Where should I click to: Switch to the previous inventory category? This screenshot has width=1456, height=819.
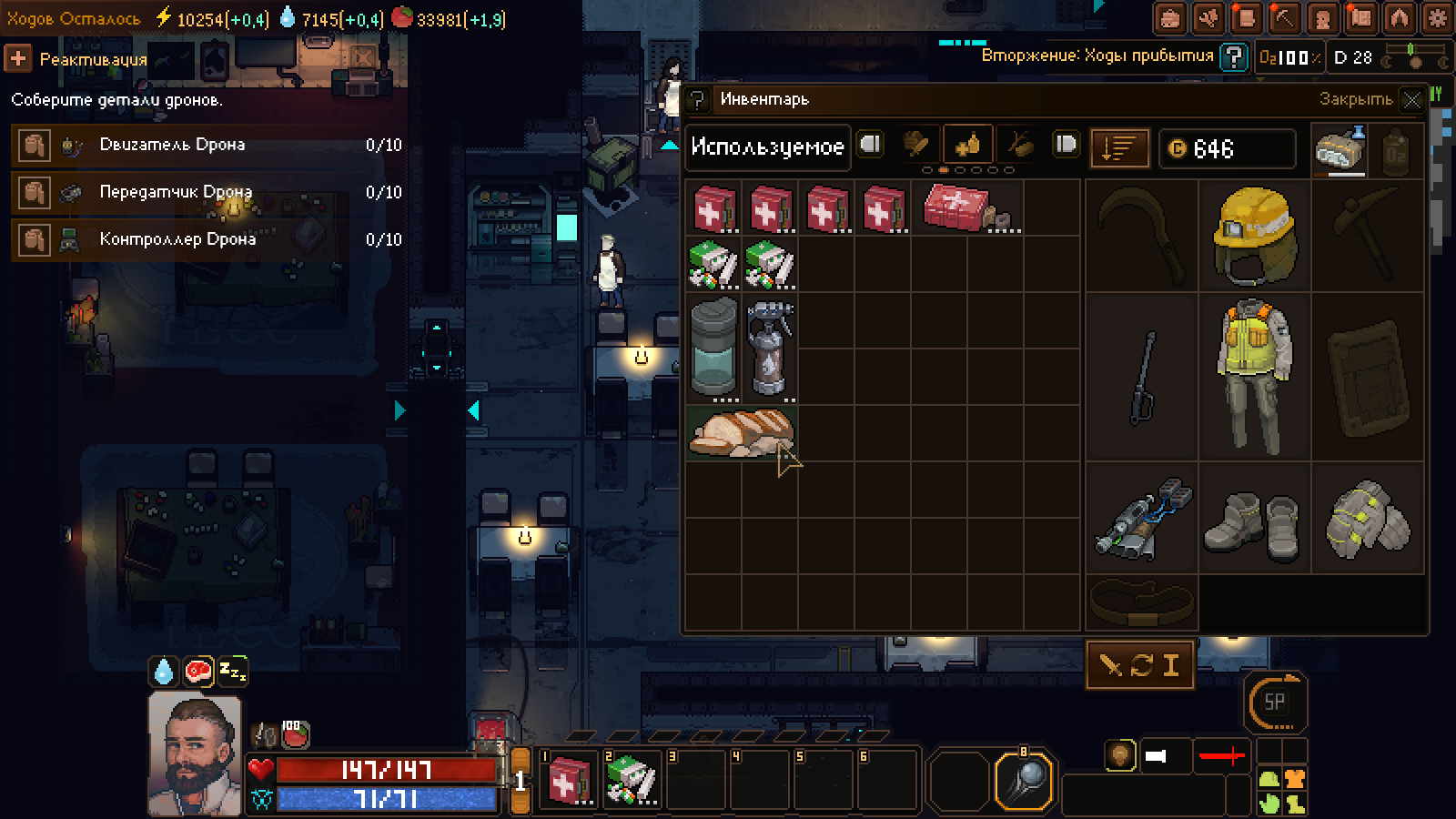point(871,145)
